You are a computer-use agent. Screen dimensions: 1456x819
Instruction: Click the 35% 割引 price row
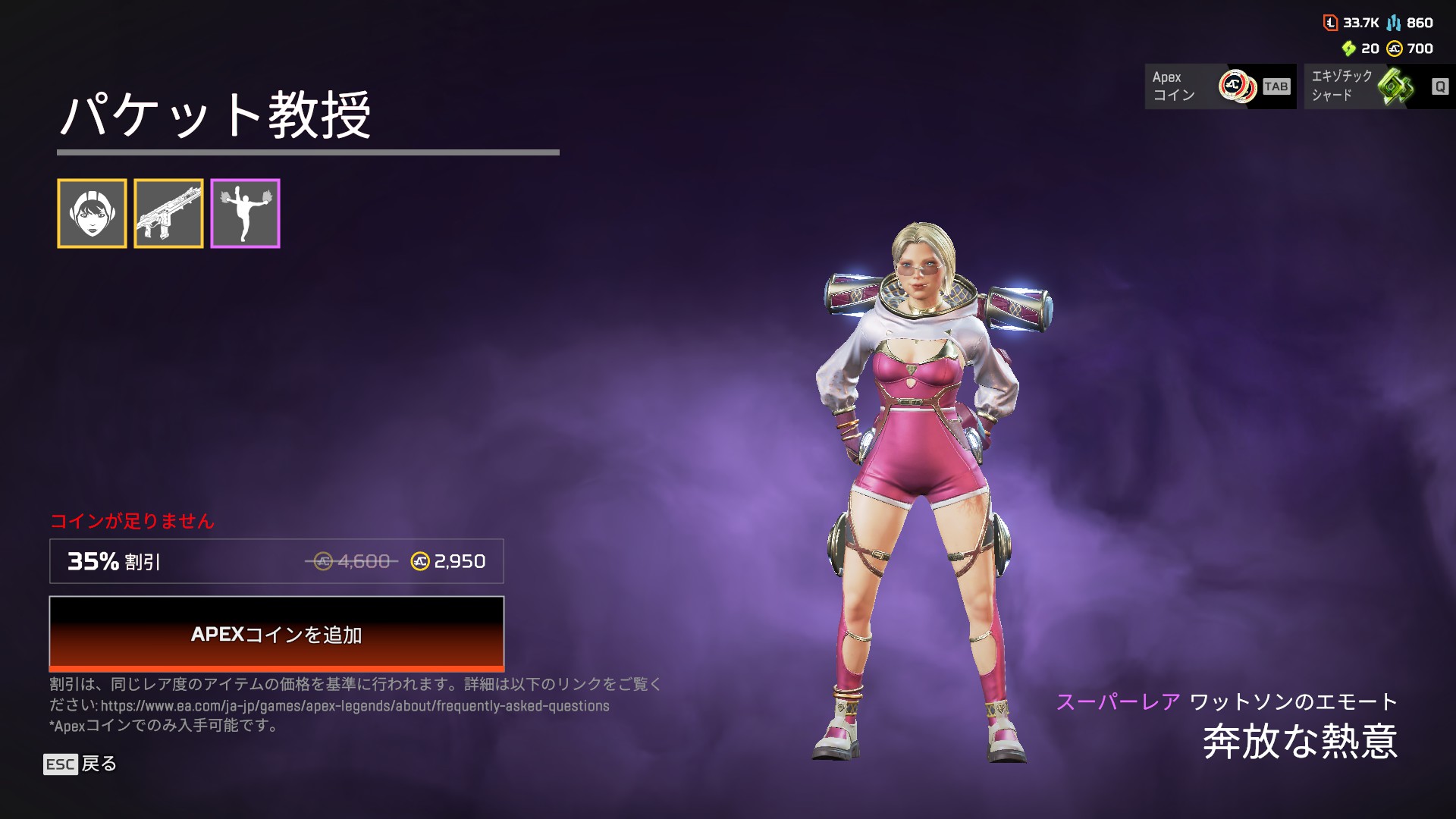[276, 561]
